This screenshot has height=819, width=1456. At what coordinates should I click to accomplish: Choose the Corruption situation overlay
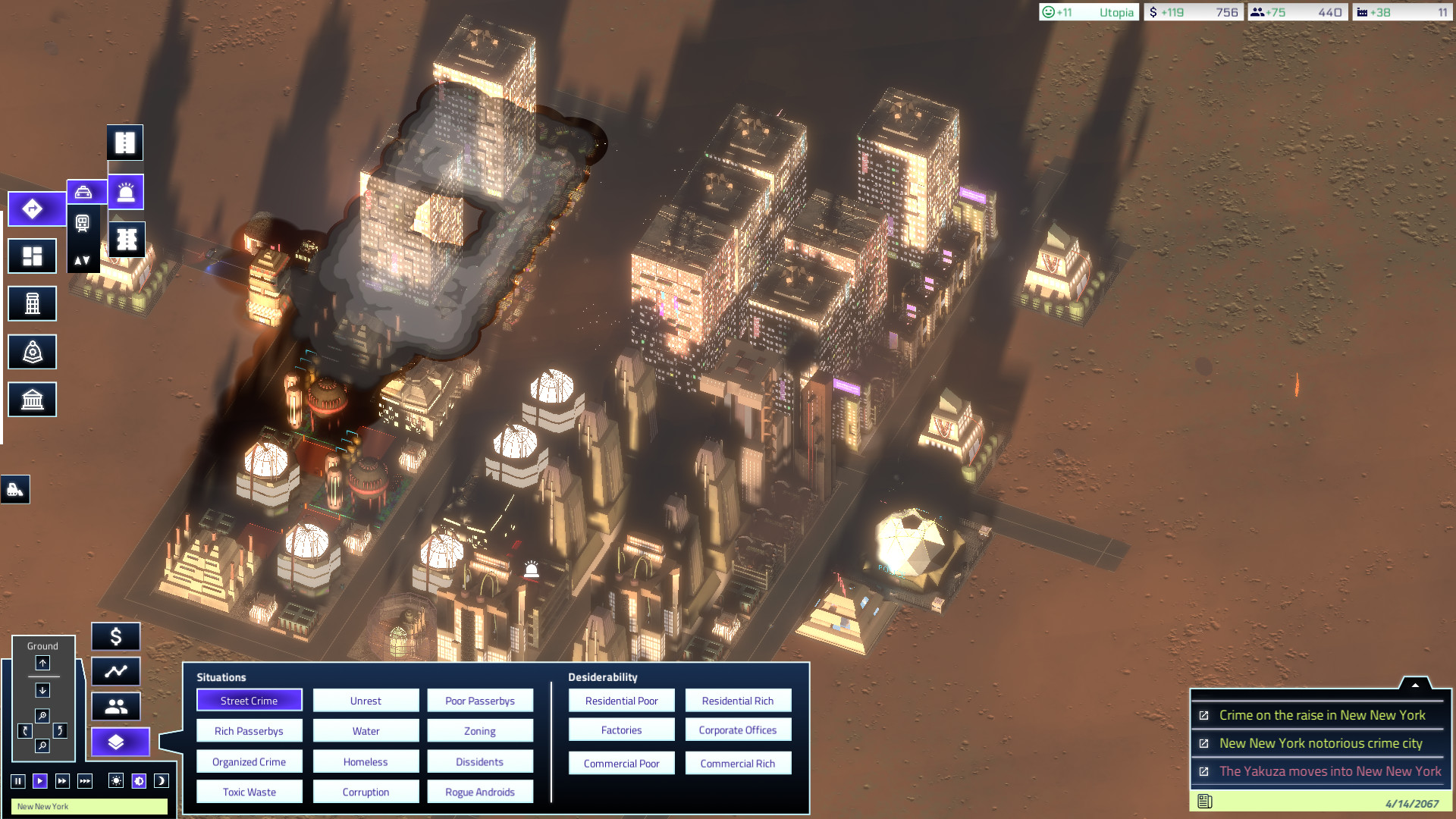coord(366,792)
